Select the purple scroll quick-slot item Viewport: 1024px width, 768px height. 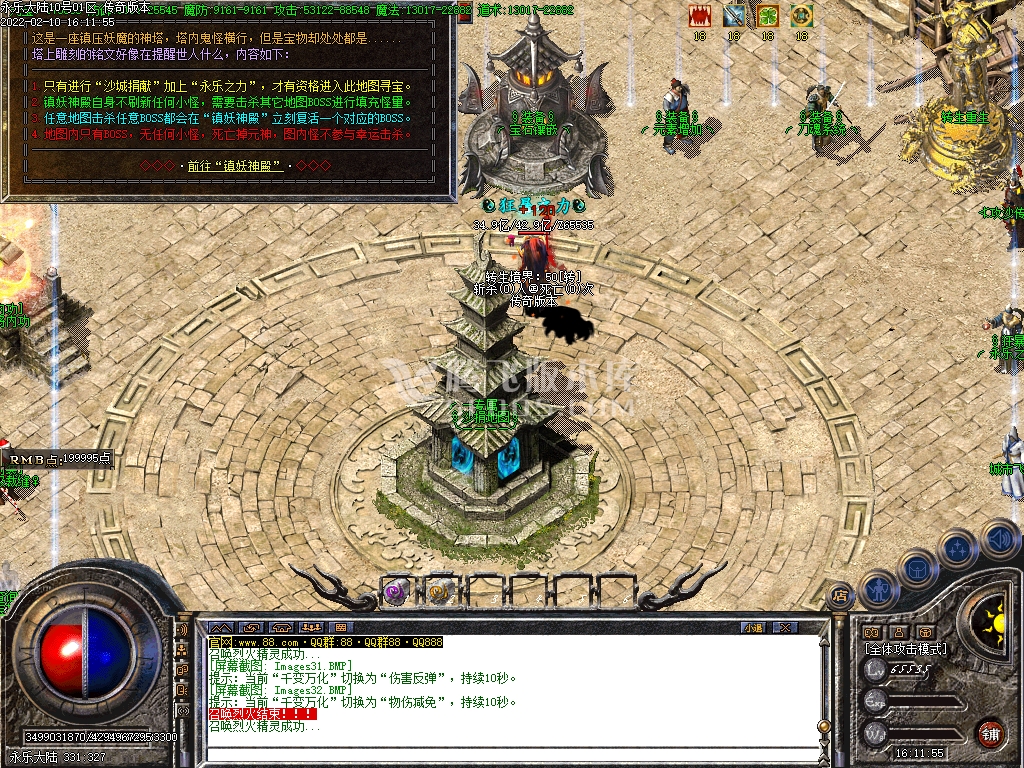pyautogui.click(x=396, y=592)
